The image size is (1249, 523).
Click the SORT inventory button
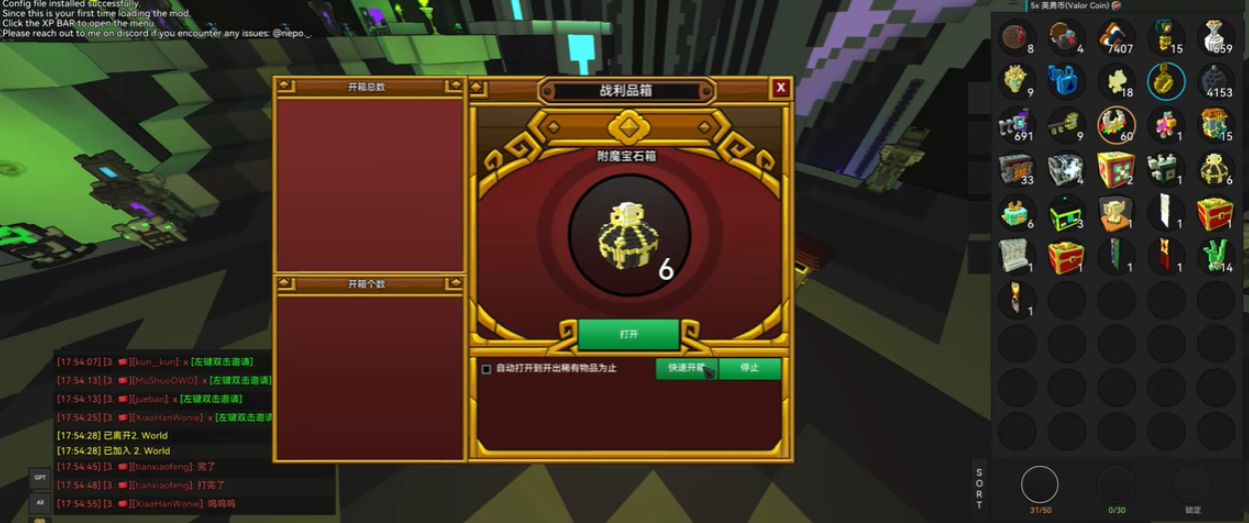click(979, 489)
